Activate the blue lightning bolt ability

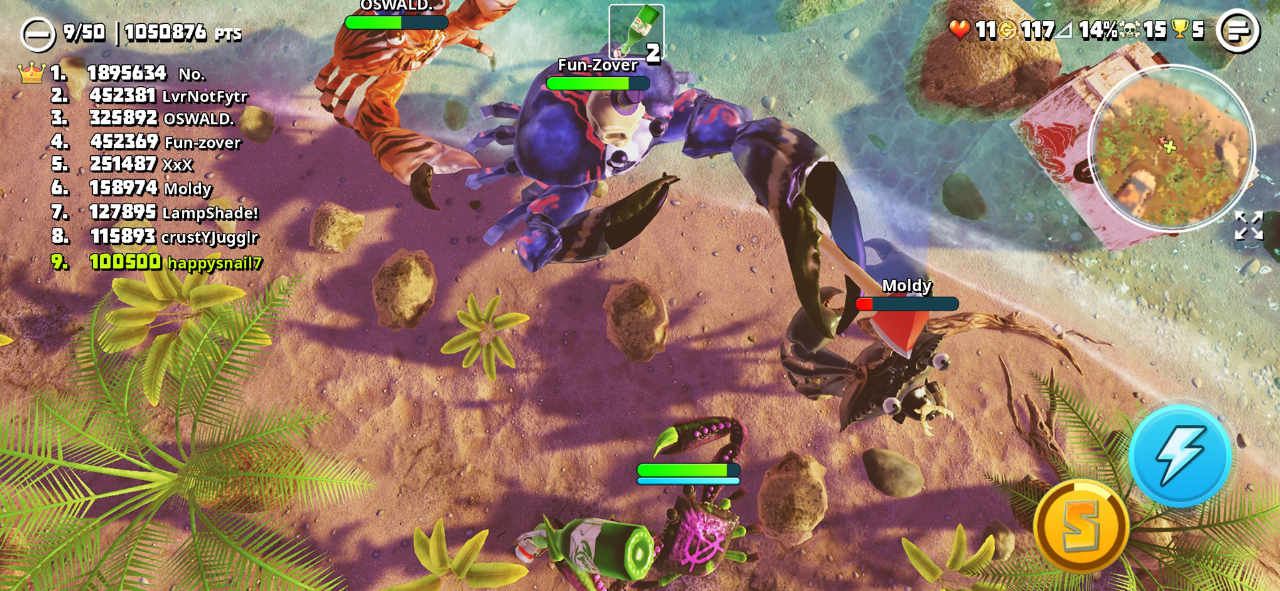(1180, 456)
